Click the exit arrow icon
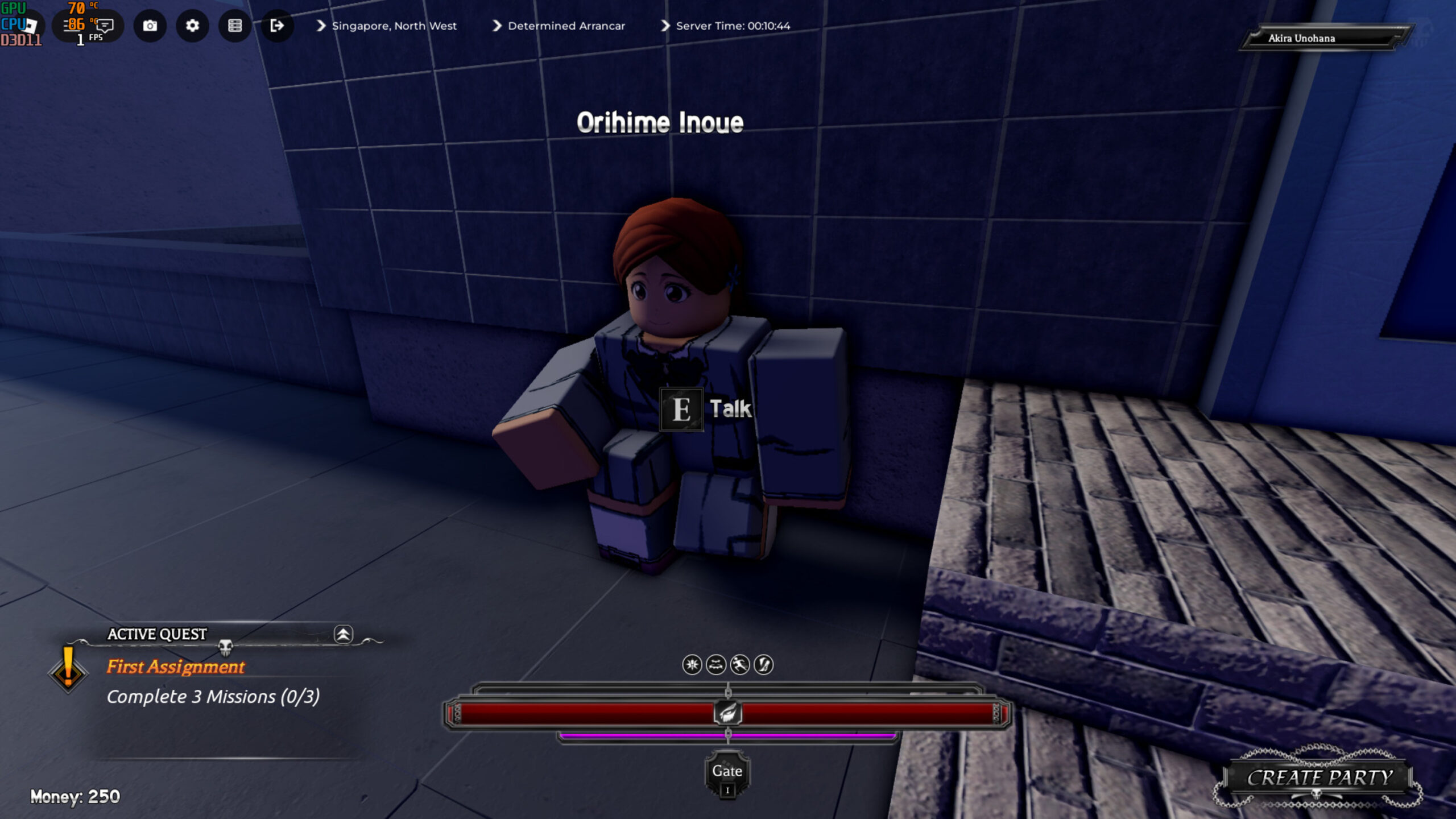Viewport: 1456px width, 819px height. (x=277, y=26)
